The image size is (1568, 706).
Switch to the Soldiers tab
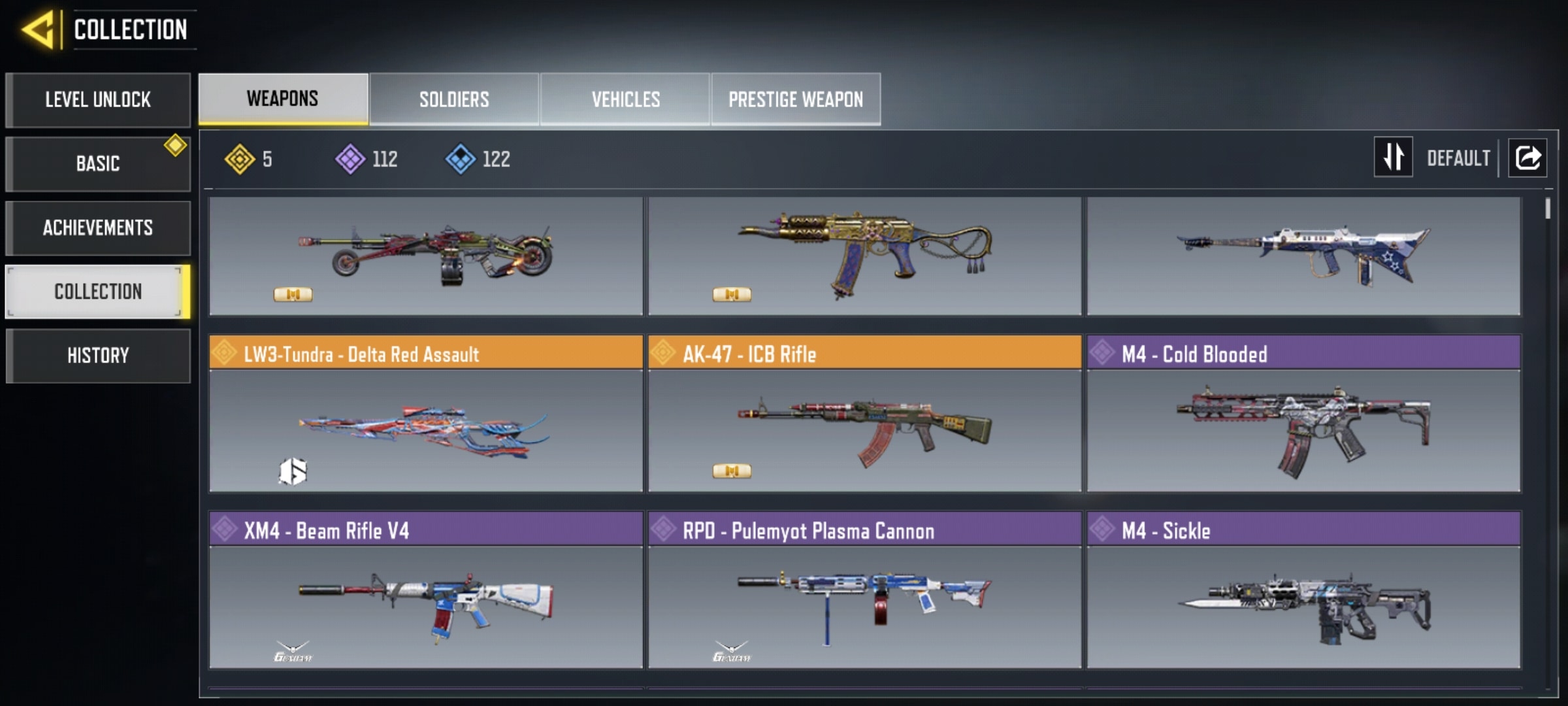click(454, 99)
